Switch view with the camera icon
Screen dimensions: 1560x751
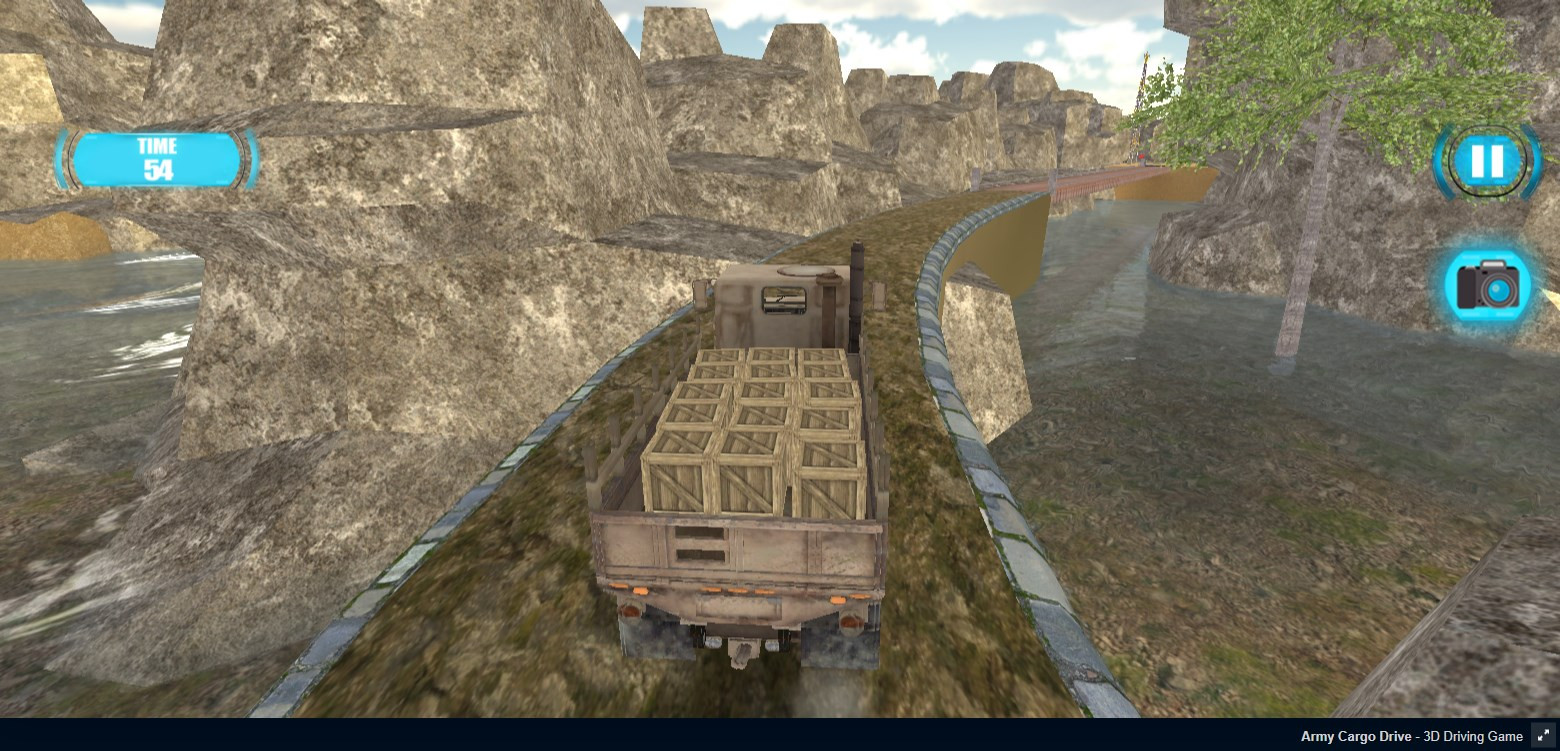point(1487,286)
